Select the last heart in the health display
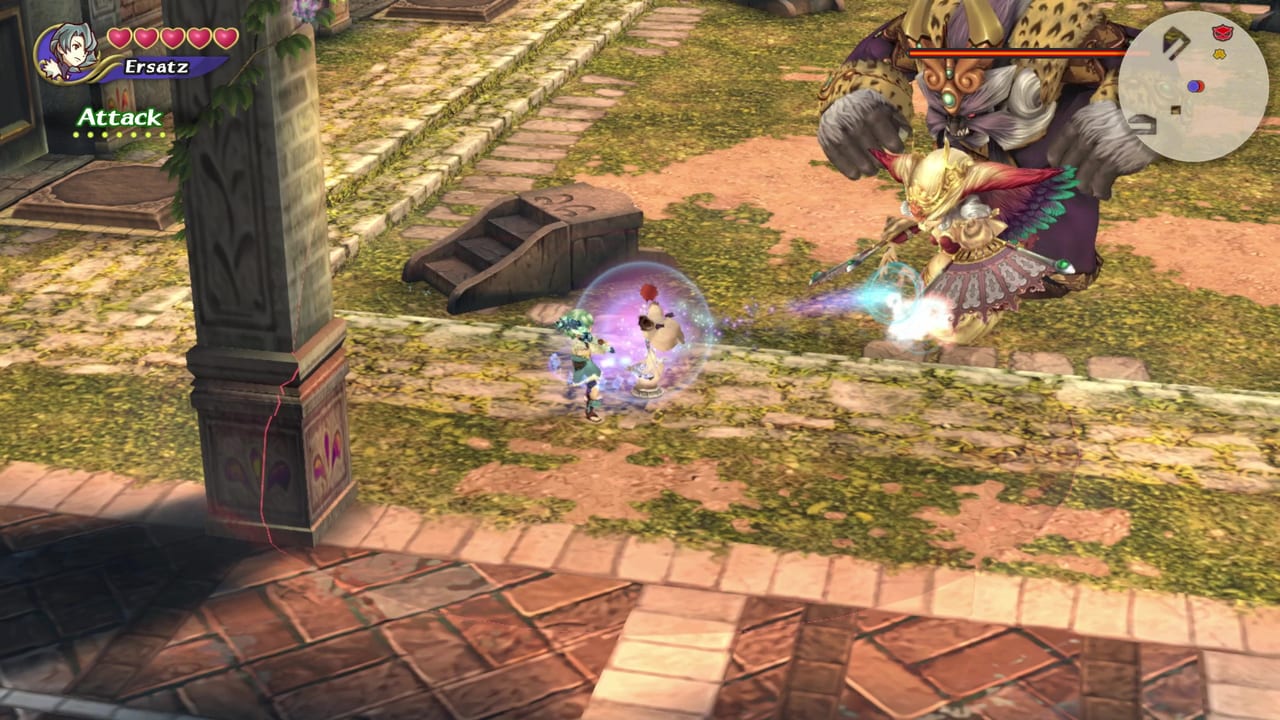The image size is (1280, 720). pos(226,37)
